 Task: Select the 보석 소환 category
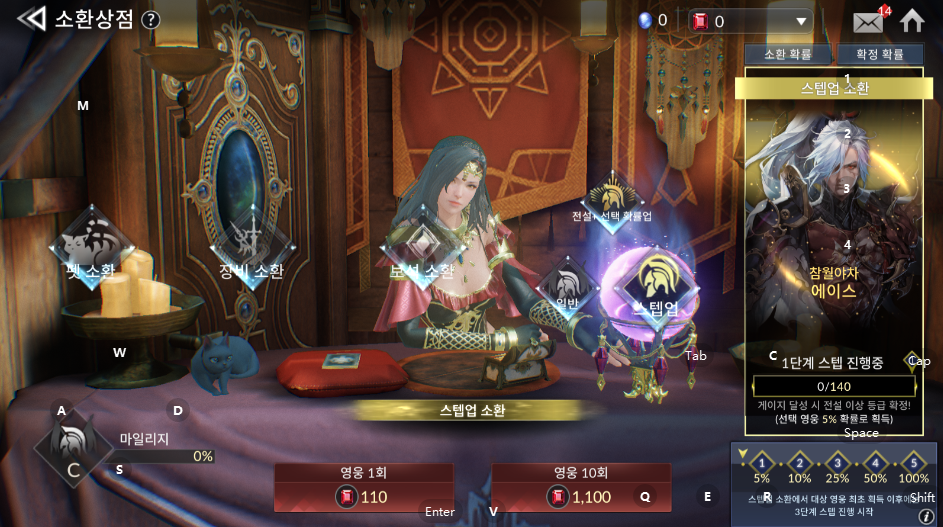pyautogui.click(x=422, y=250)
